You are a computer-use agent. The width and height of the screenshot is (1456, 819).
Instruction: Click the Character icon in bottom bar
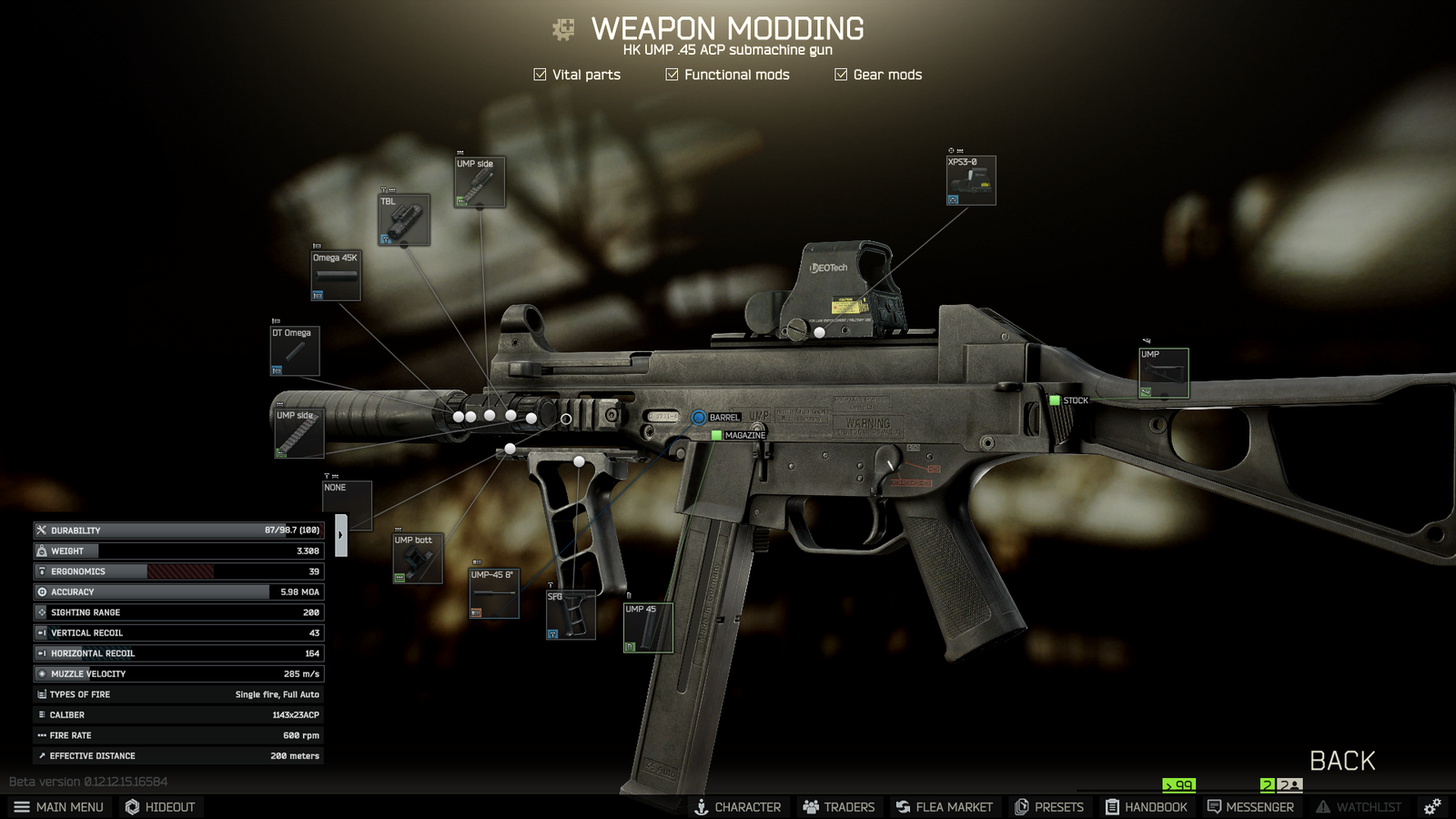click(x=701, y=806)
